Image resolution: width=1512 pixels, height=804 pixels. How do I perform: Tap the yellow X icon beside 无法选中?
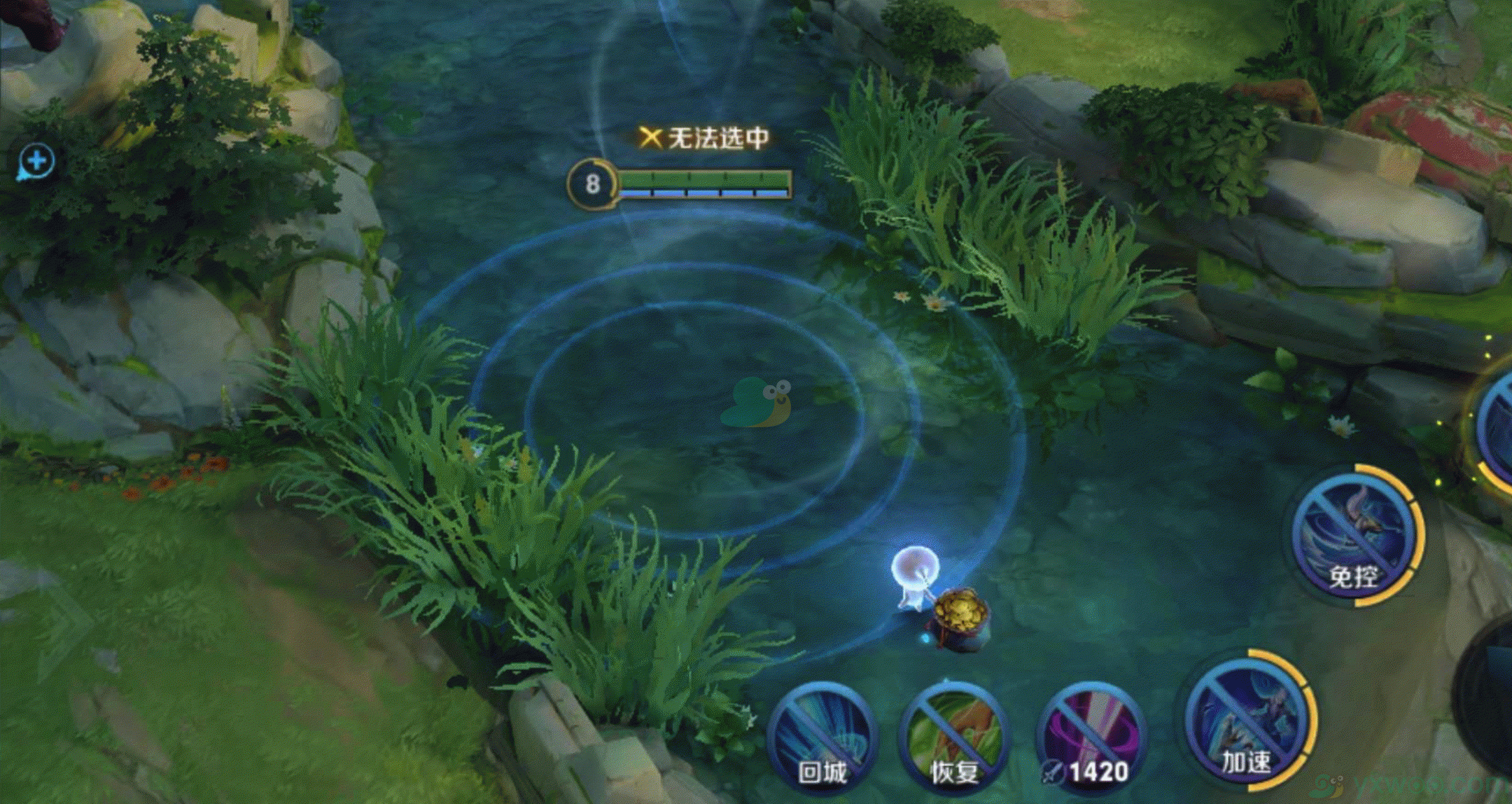pyautogui.click(x=651, y=137)
